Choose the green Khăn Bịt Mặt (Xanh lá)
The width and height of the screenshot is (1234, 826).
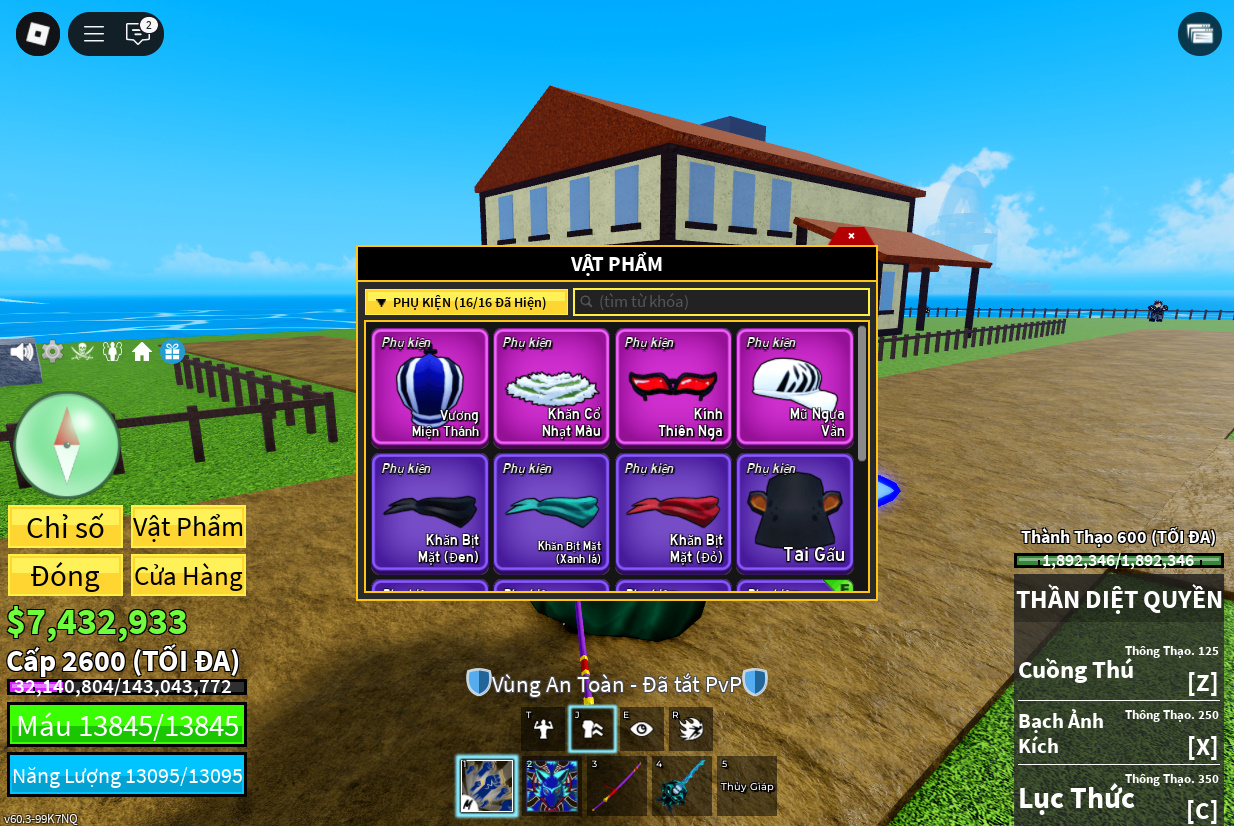[552, 512]
